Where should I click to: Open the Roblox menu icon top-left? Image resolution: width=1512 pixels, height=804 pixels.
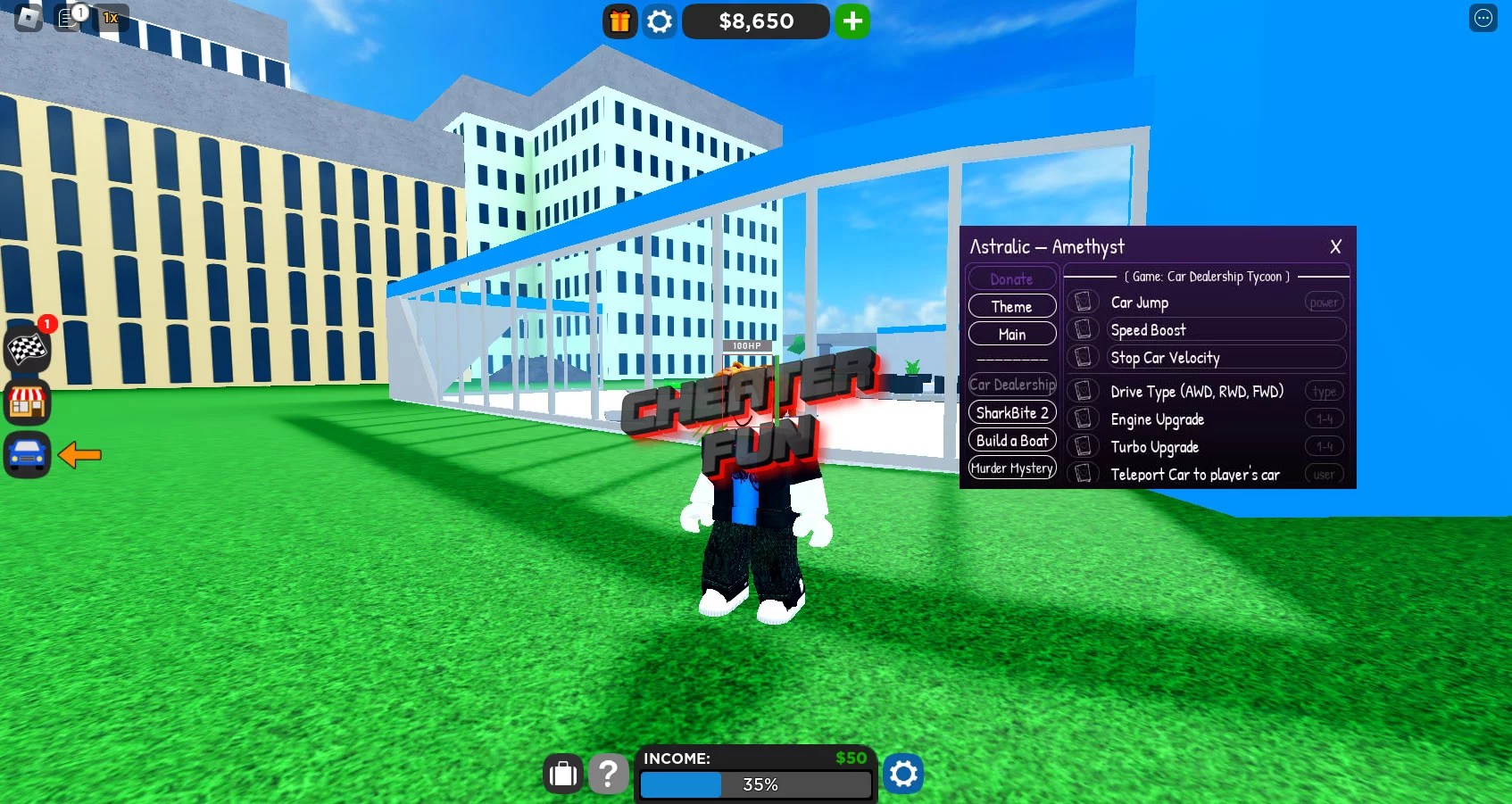click(28, 16)
